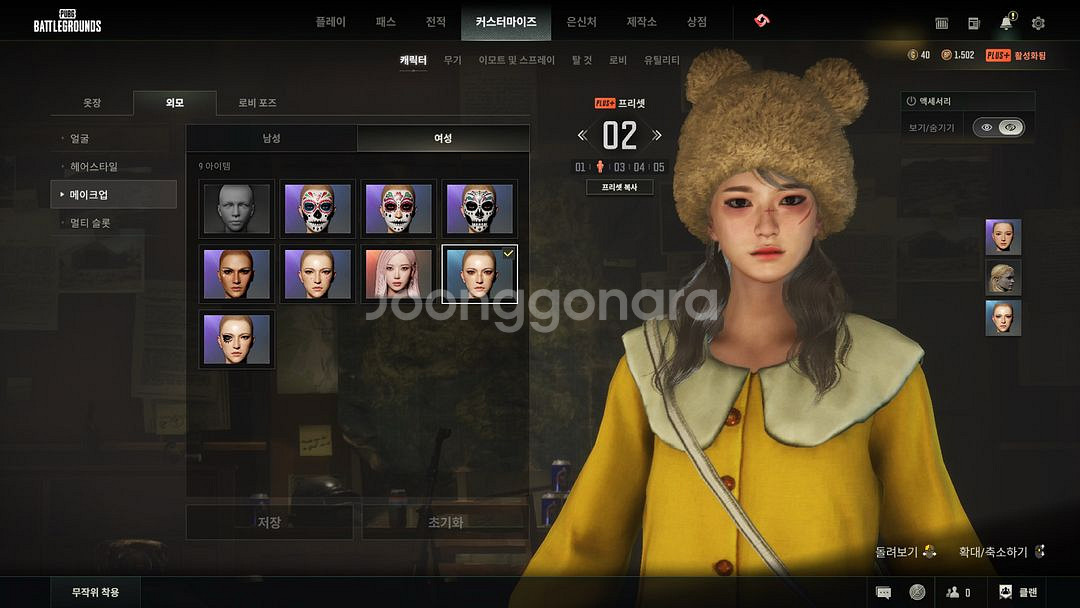This screenshot has width=1080, height=608.
Task: Open 이모트 및 스프레이 sub-tab
Action: point(516,60)
